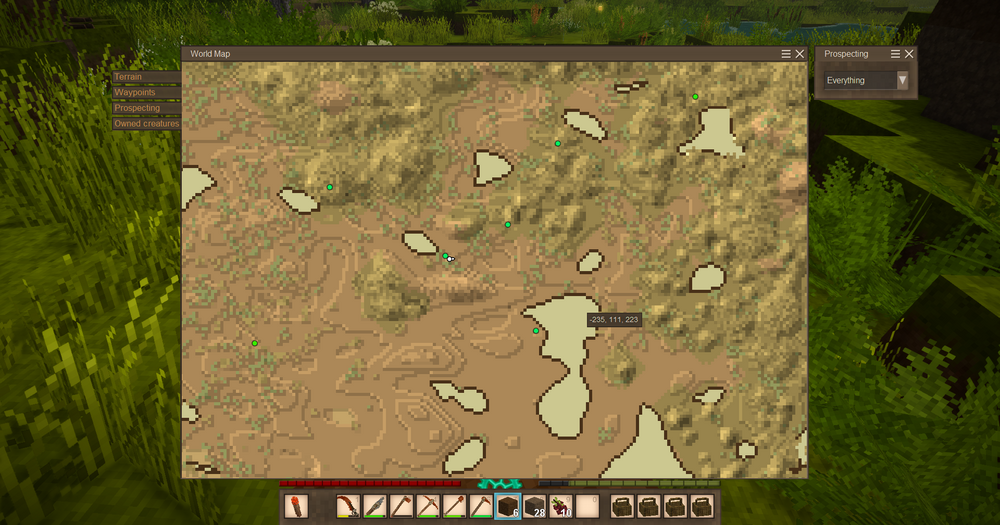The width and height of the screenshot is (1000, 525).
Task: Select the Prospecting map layer tab
Action: point(146,108)
